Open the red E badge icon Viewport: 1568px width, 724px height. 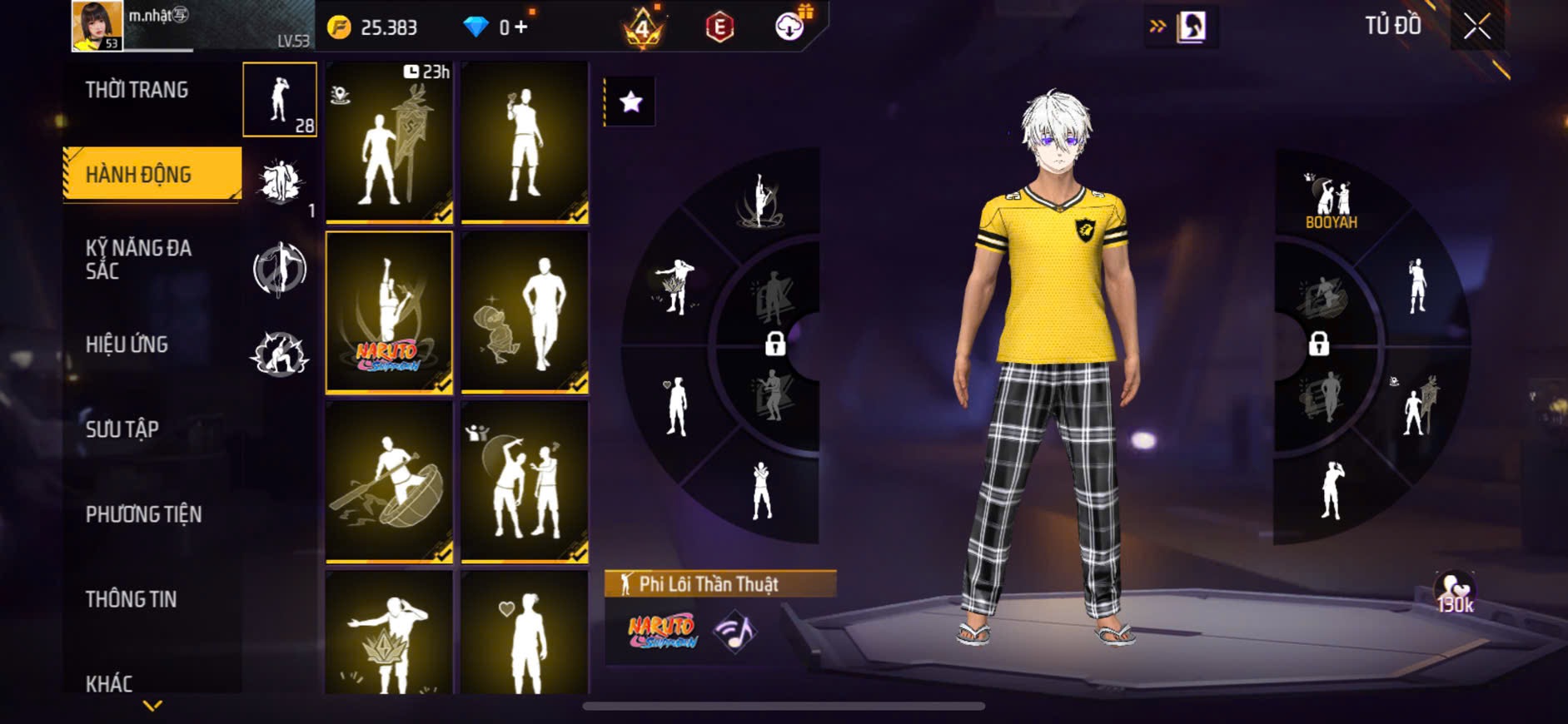(x=719, y=27)
